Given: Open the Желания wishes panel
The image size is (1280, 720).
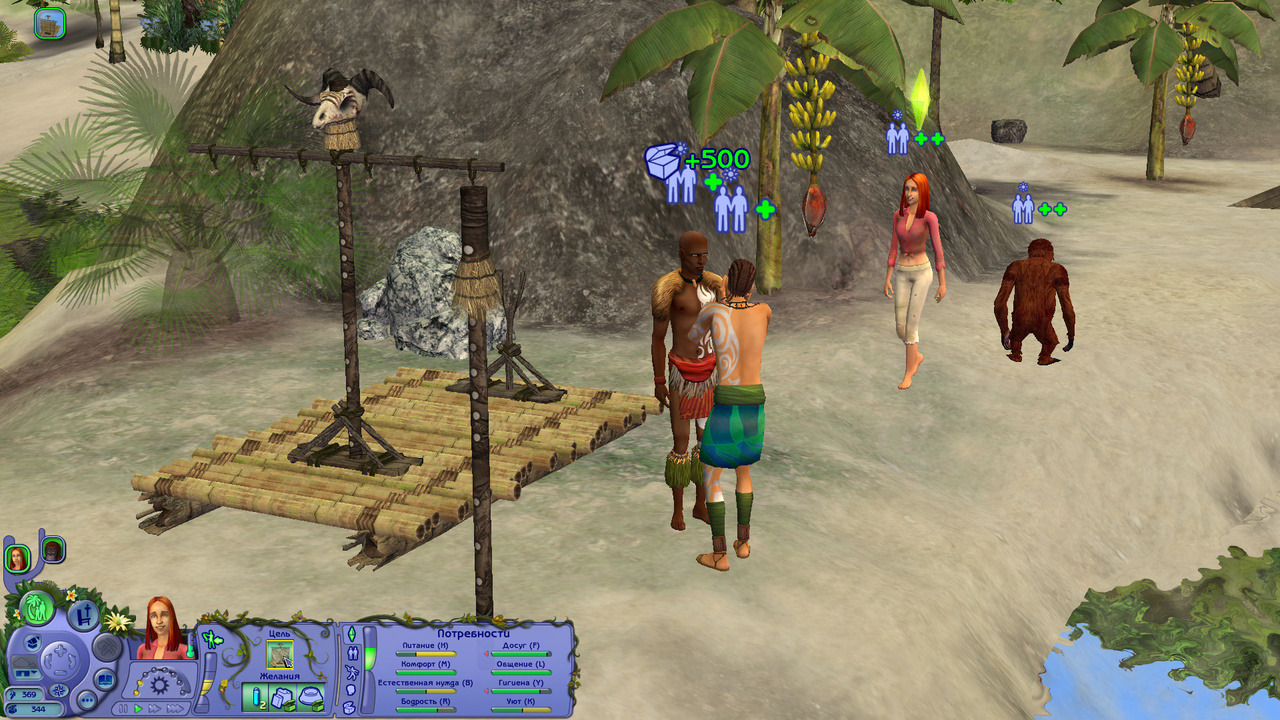Looking at the screenshot, I should pos(280,674).
